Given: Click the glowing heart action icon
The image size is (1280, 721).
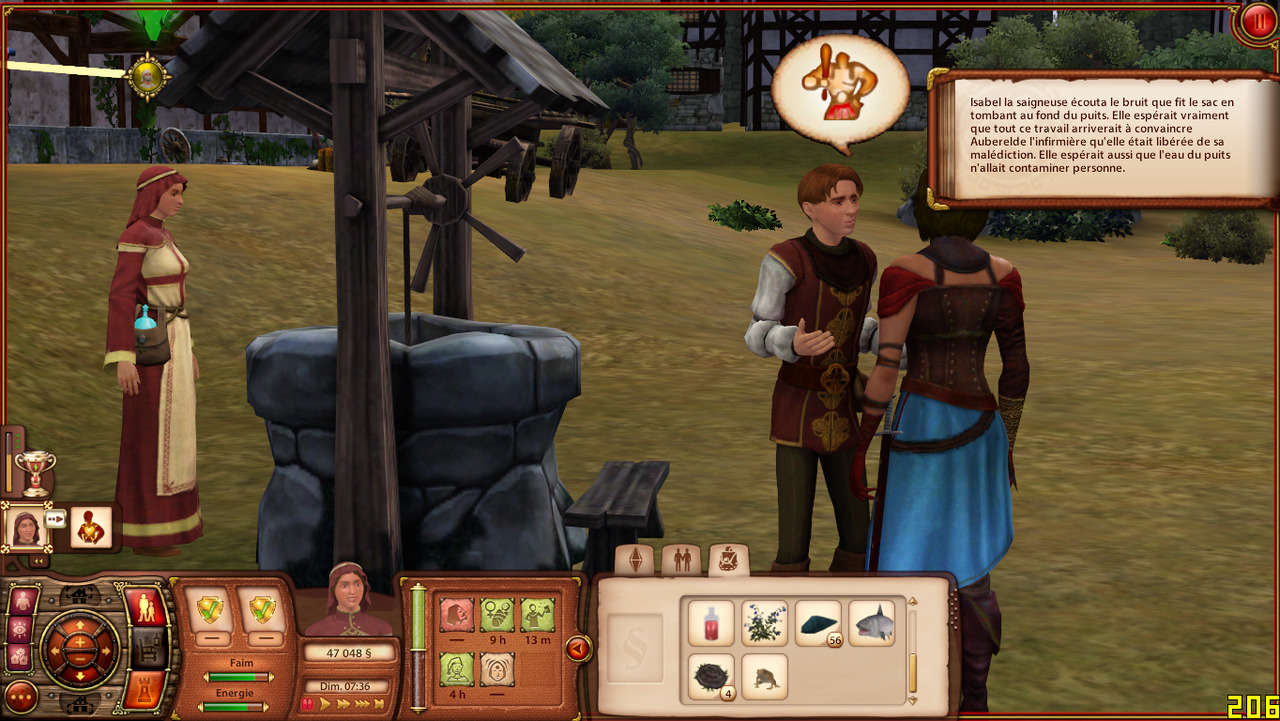Looking at the screenshot, I should click(x=90, y=527).
